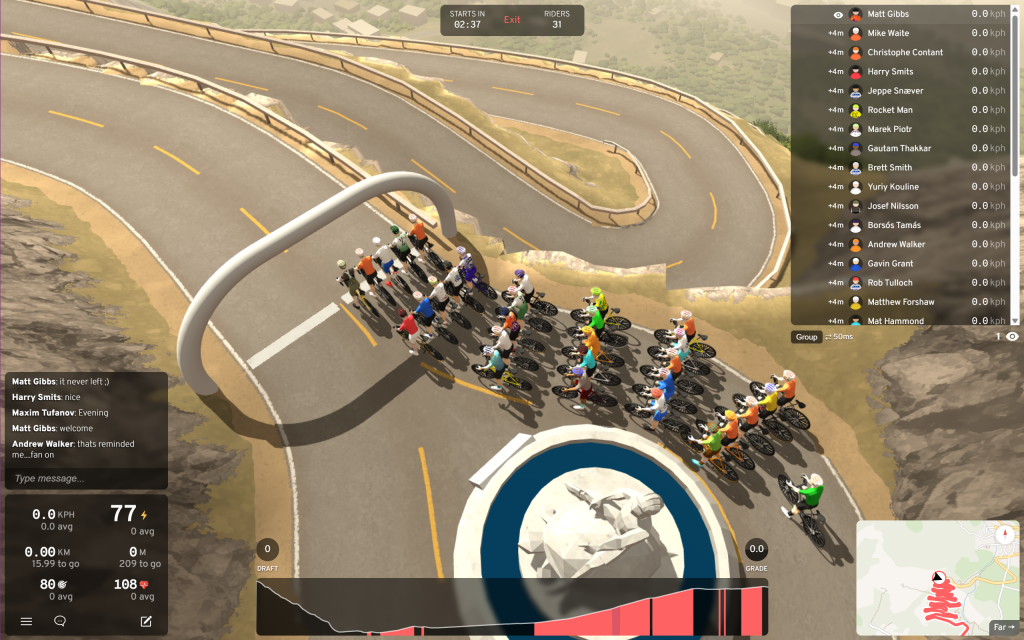Open the hamburger menu in the stats panel

coord(26,621)
